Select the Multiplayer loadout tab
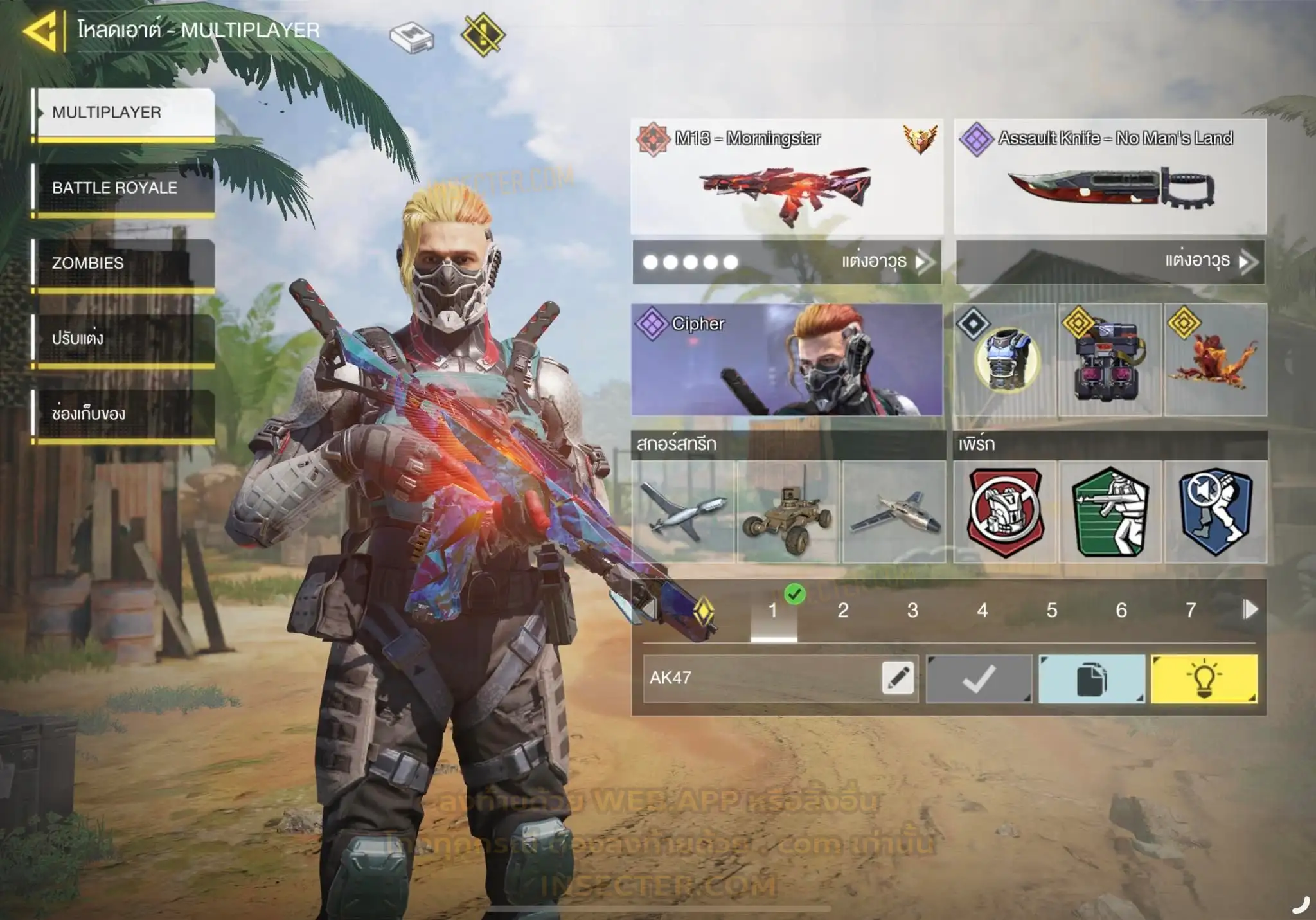Image resolution: width=1316 pixels, height=920 pixels. (123, 113)
